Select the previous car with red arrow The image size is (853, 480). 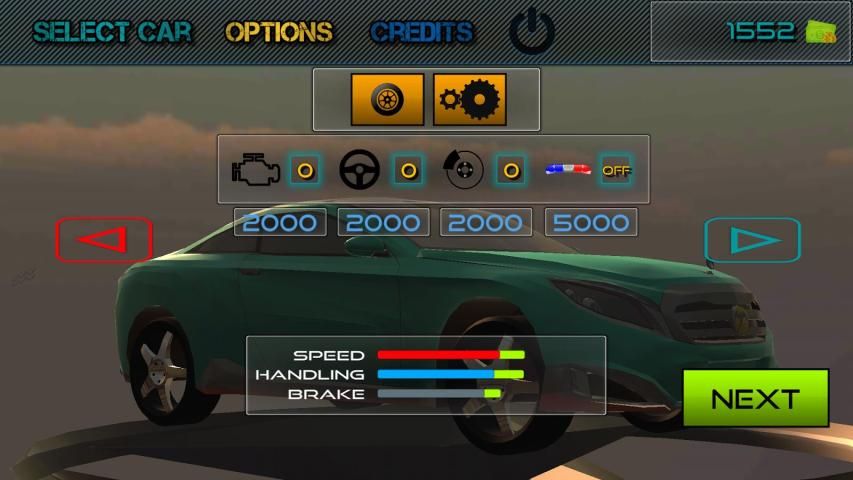(104, 240)
